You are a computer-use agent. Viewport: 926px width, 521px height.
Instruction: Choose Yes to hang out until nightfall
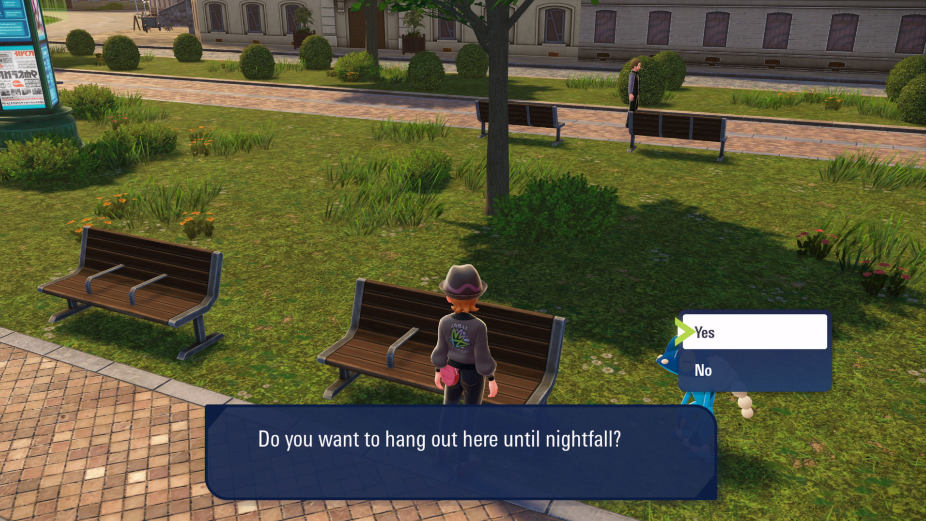click(x=755, y=332)
